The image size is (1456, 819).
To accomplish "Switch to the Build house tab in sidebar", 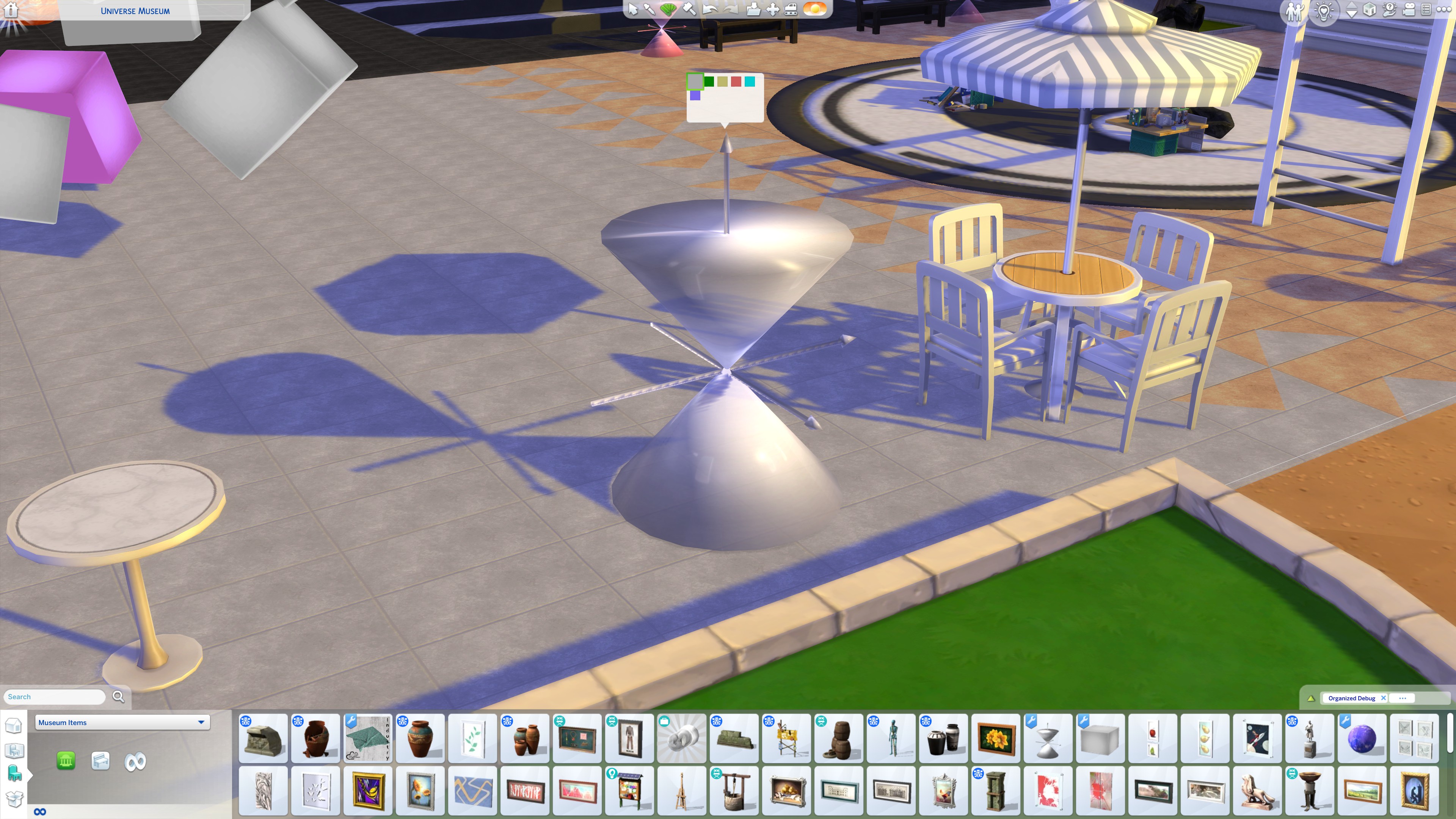I will pyautogui.click(x=14, y=726).
